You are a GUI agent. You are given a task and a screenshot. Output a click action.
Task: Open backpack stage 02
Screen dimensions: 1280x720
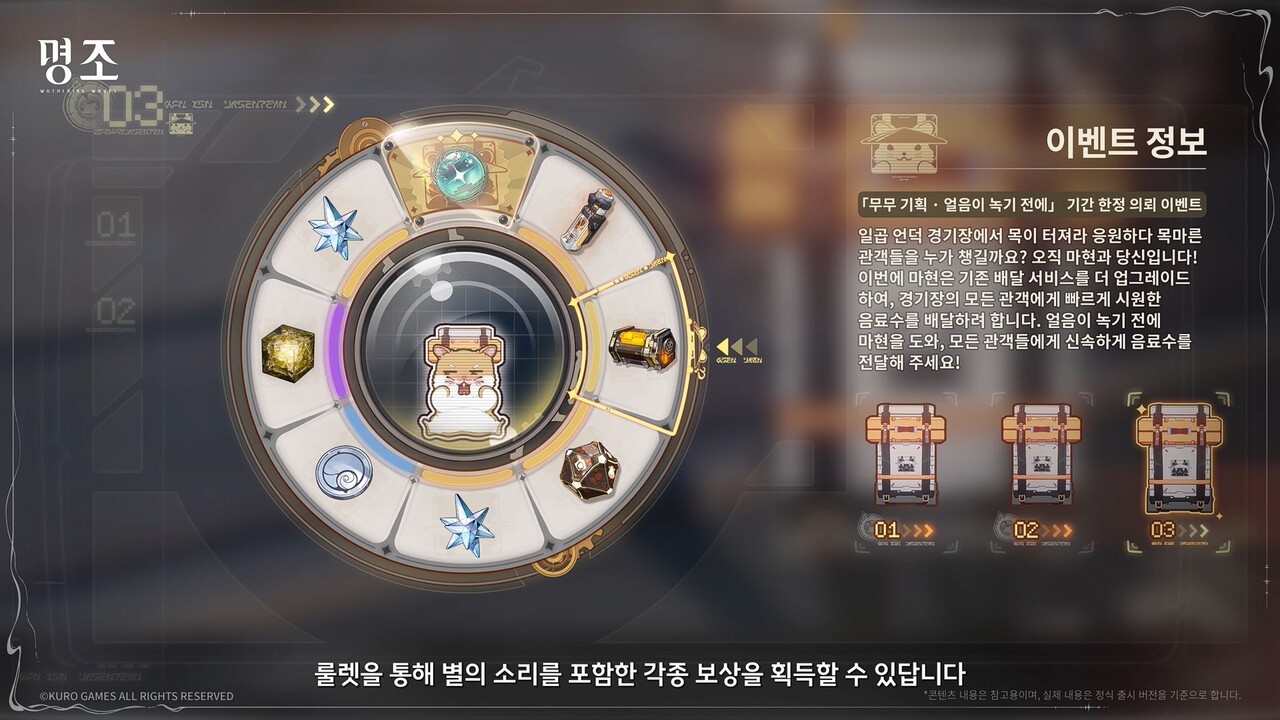click(x=1042, y=456)
